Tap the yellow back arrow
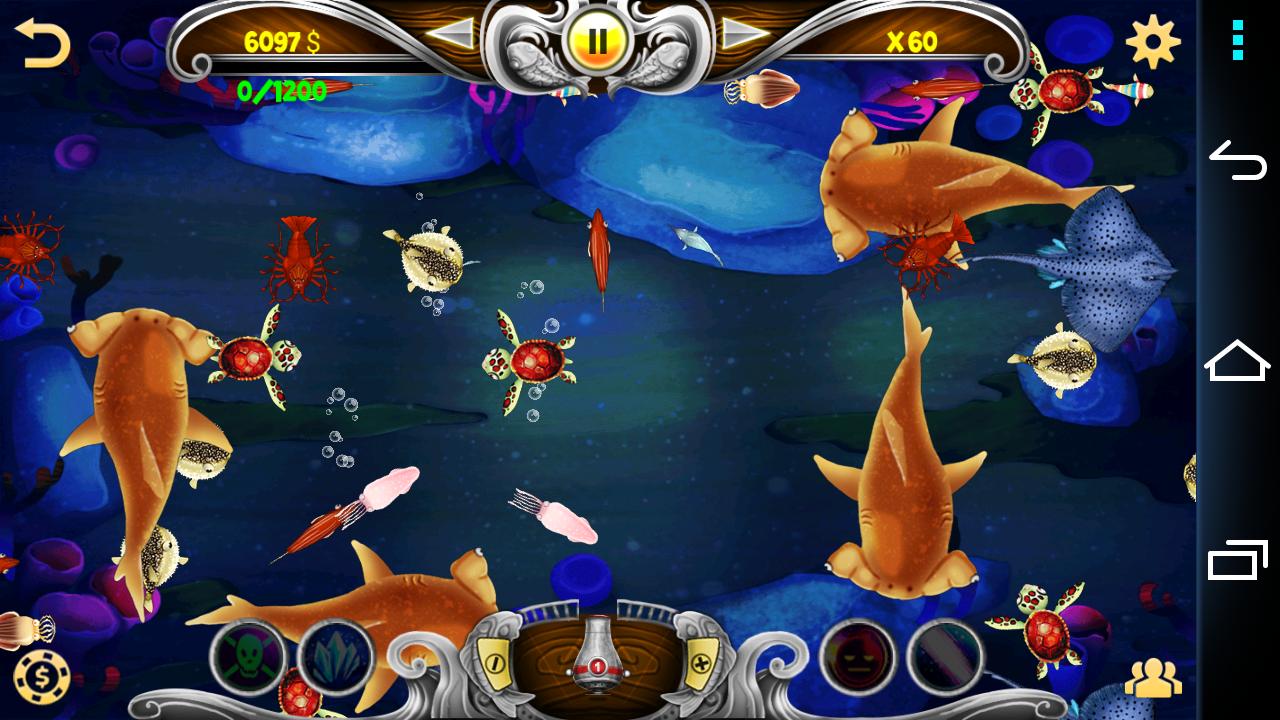The image size is (1280, 720). pyautogui.click(x=42, y=44)
